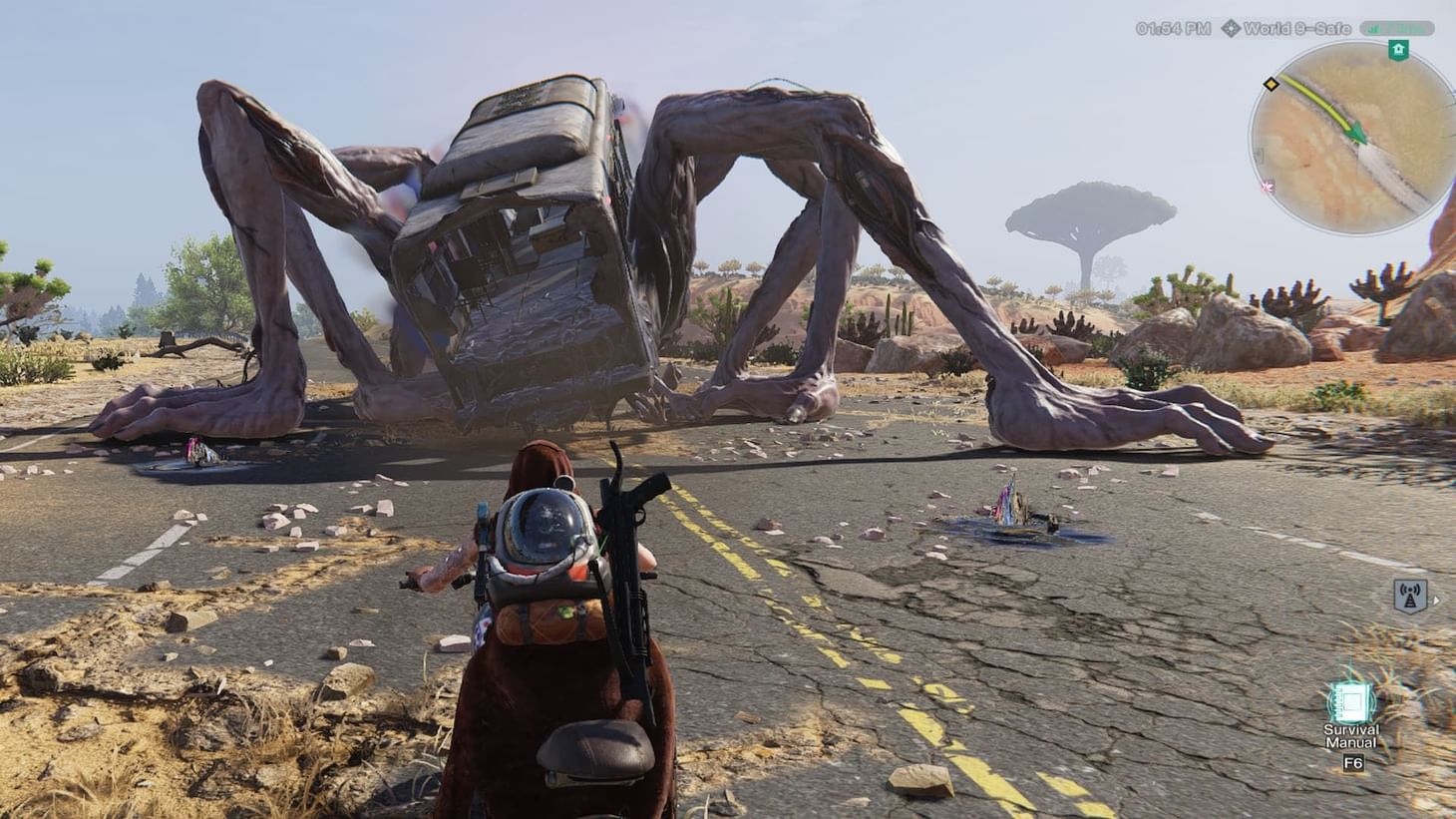Screen dimensions: 1456x819
Task: Select the green home teleport icon above the minimap
Action: 1399,48
